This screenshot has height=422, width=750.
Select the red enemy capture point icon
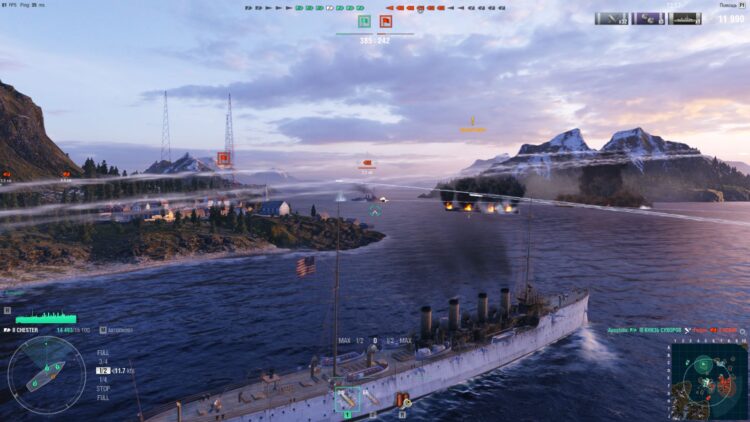click(x=385, y=21)
